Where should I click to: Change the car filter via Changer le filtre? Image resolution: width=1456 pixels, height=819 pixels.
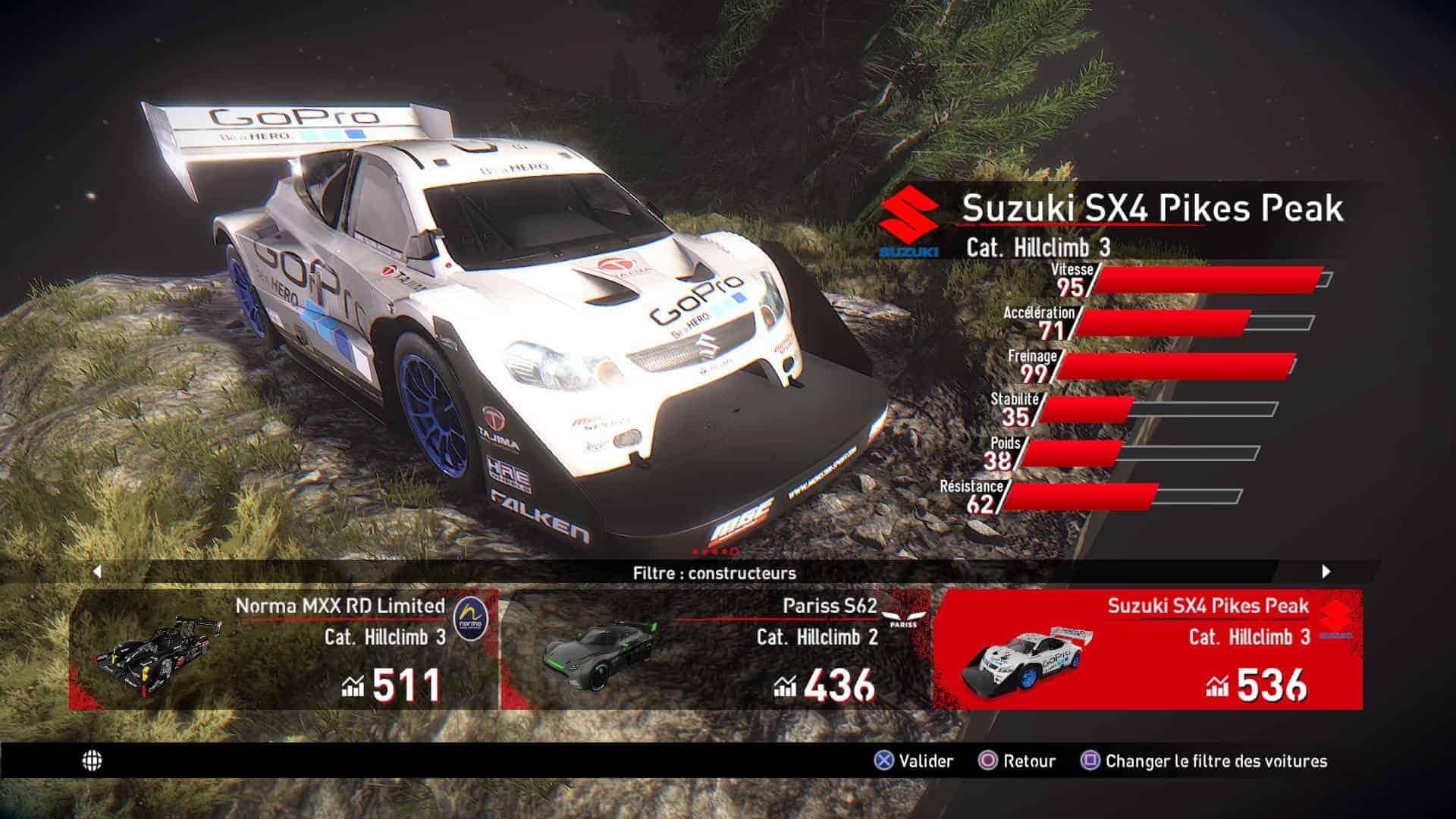pos(1204,761)
